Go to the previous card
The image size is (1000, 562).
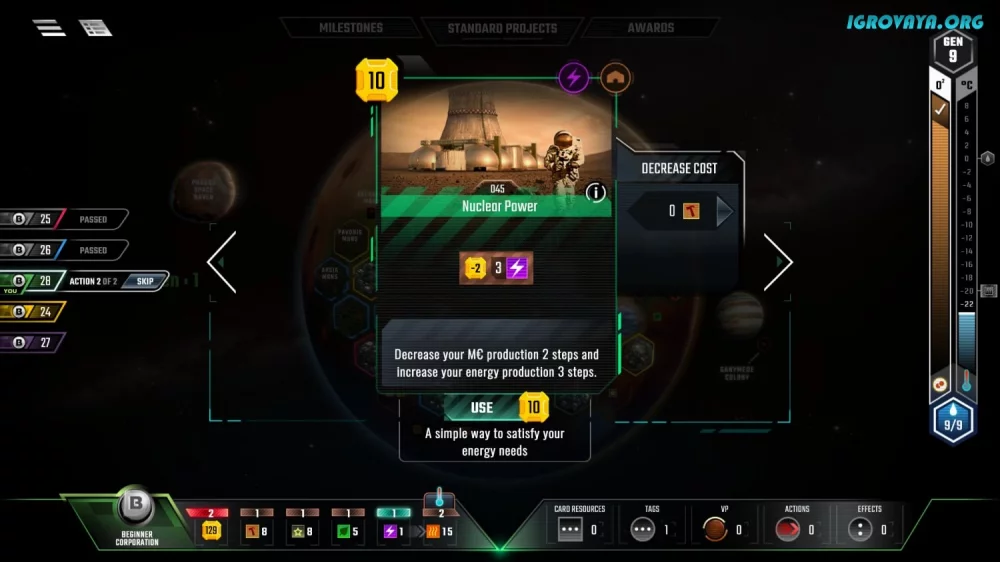[221, 262]
